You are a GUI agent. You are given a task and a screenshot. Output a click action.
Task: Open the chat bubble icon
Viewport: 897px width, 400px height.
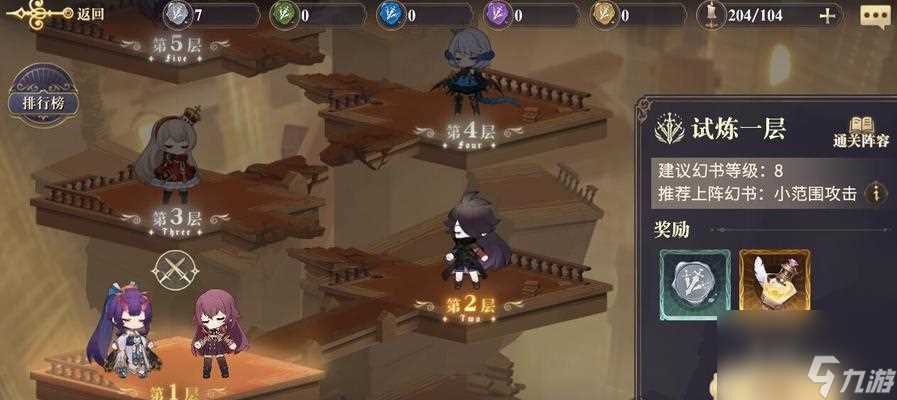click(x=873, y=16)
